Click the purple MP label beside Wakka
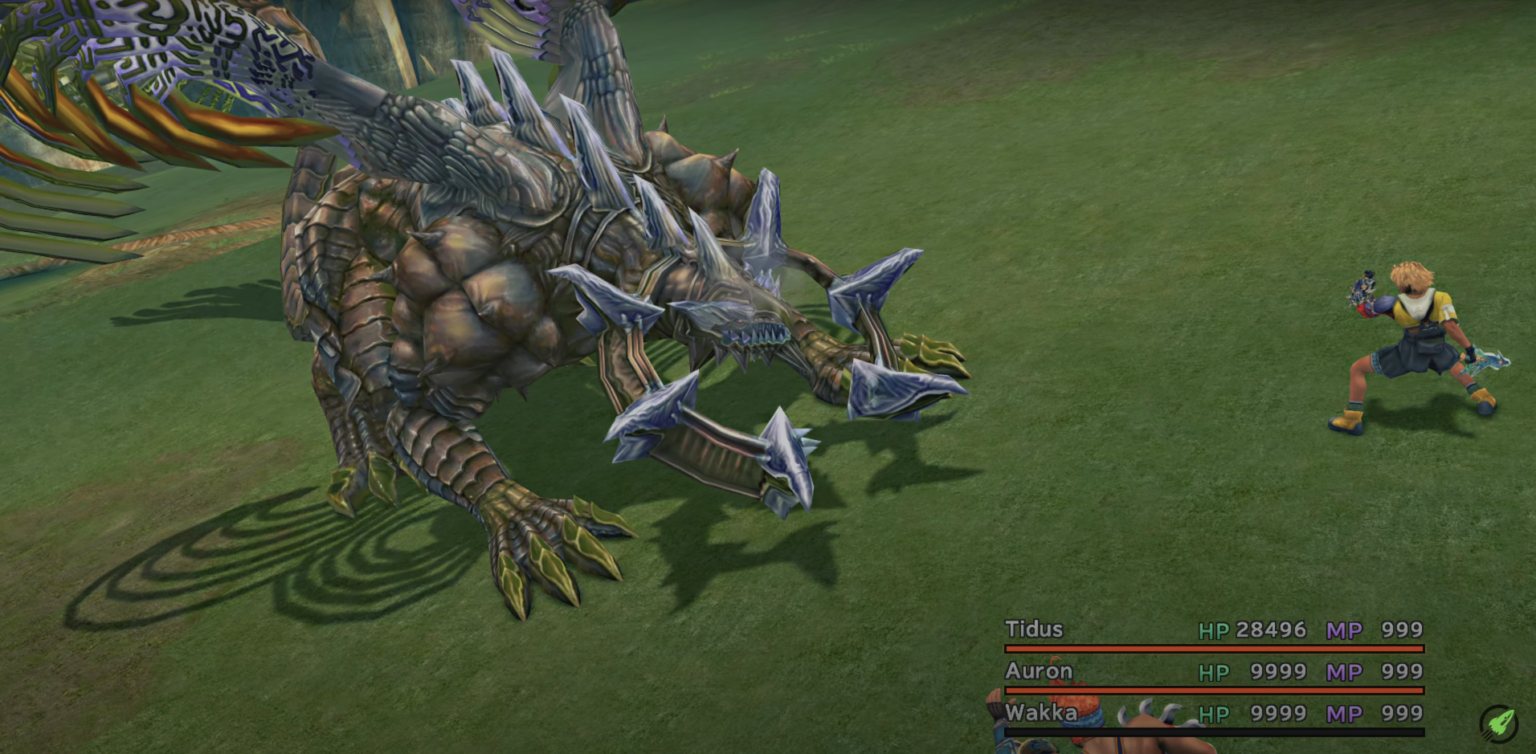The height and width of the screenshot is (754, 1536). point(1344,713)
